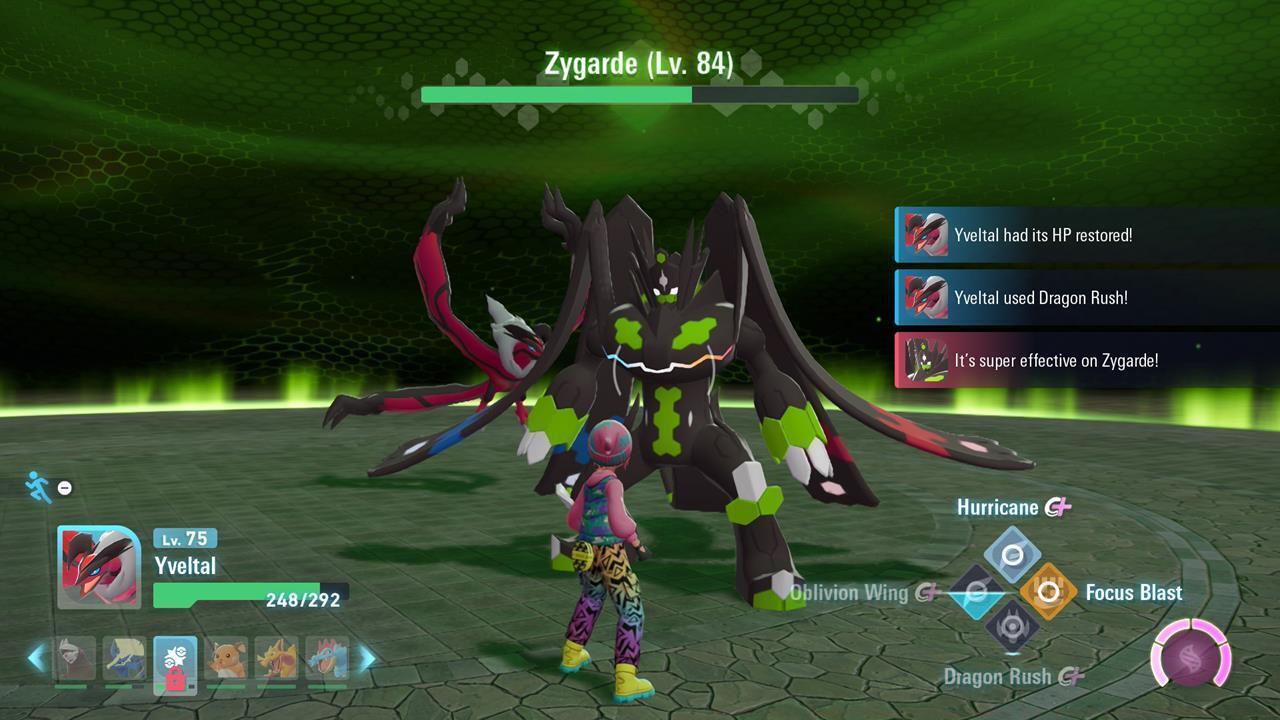Select the Focus Blast move icon
The width and height of the screenshot is (1280, 720).
click(x=1049, y=592)
